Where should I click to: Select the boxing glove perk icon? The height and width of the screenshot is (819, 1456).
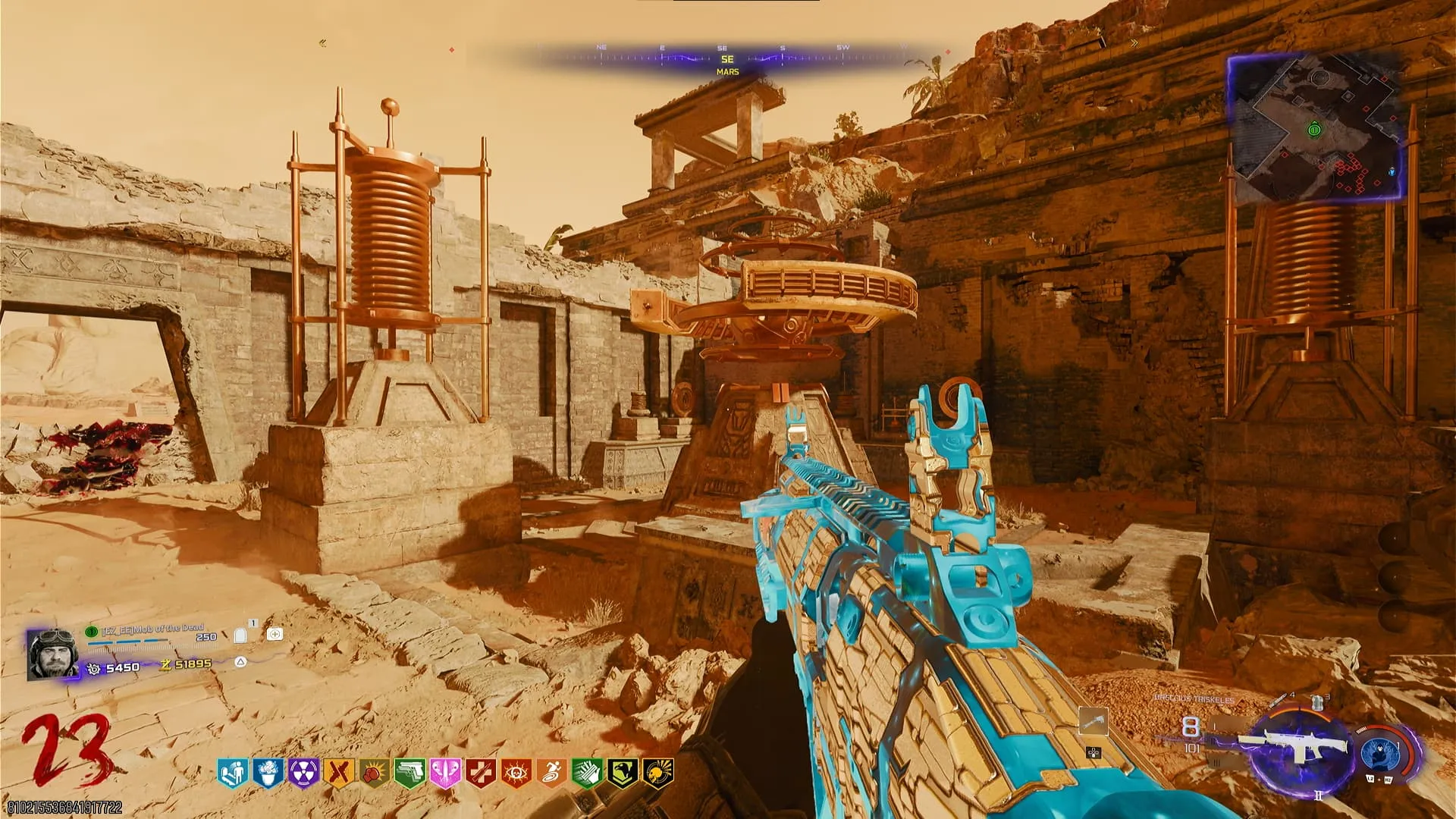click(x=374, y=773)
